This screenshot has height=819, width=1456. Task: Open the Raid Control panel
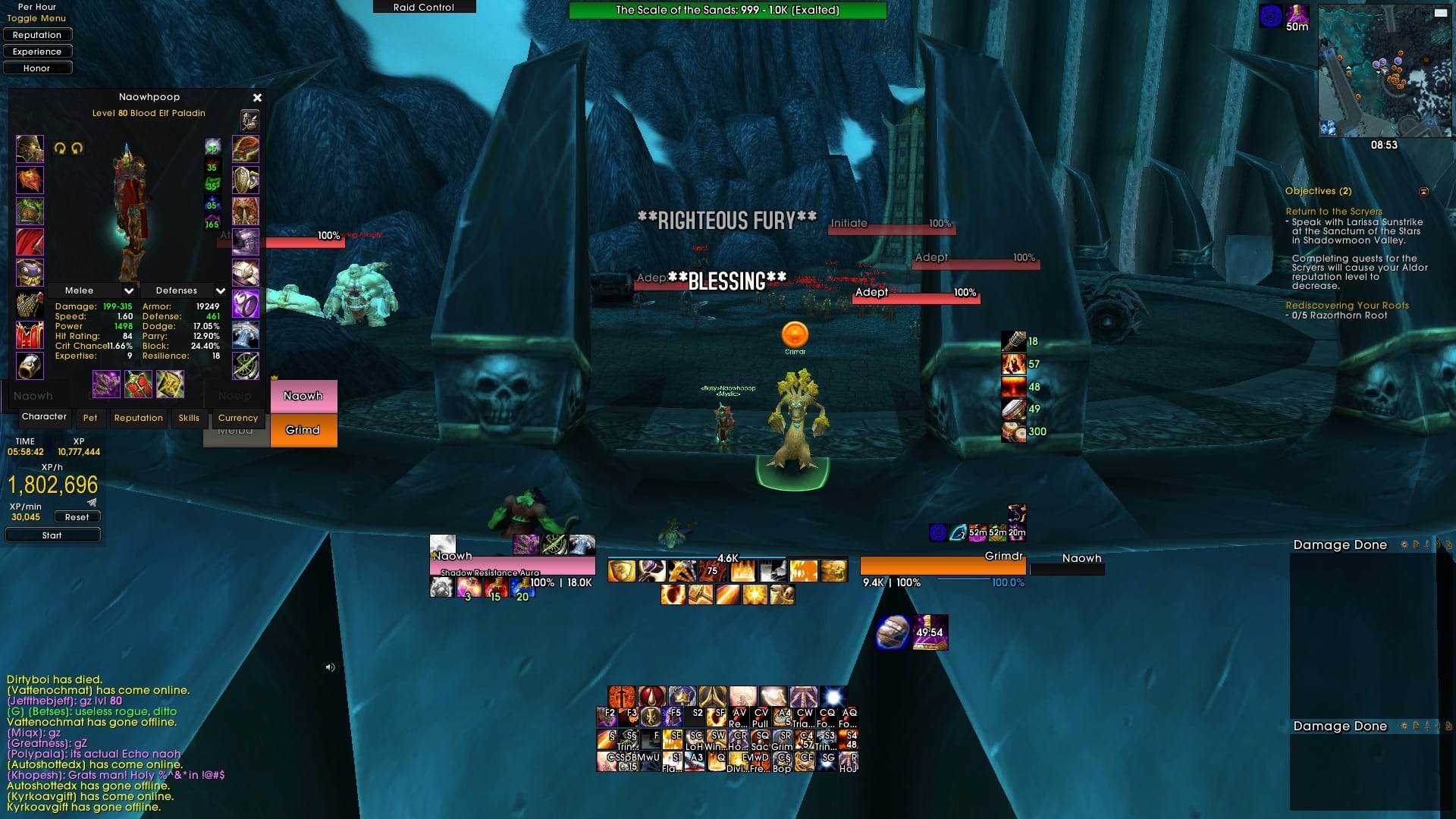click(x=424, y=7)
